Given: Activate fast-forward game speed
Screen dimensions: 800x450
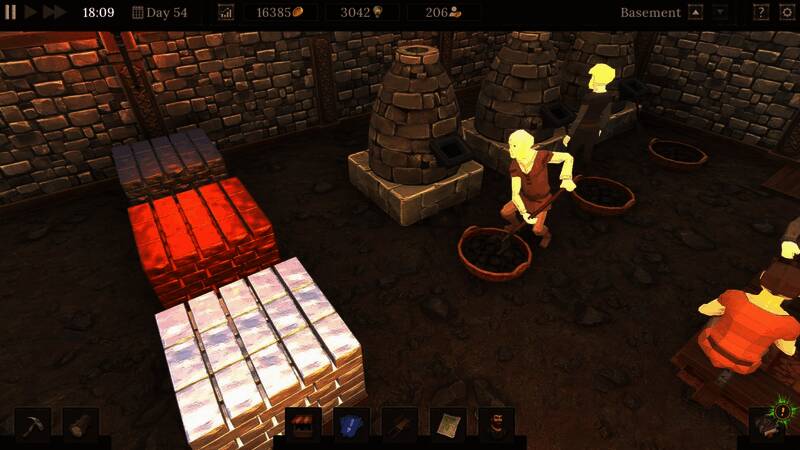Looking at the screenshot, I should point(54,12).
